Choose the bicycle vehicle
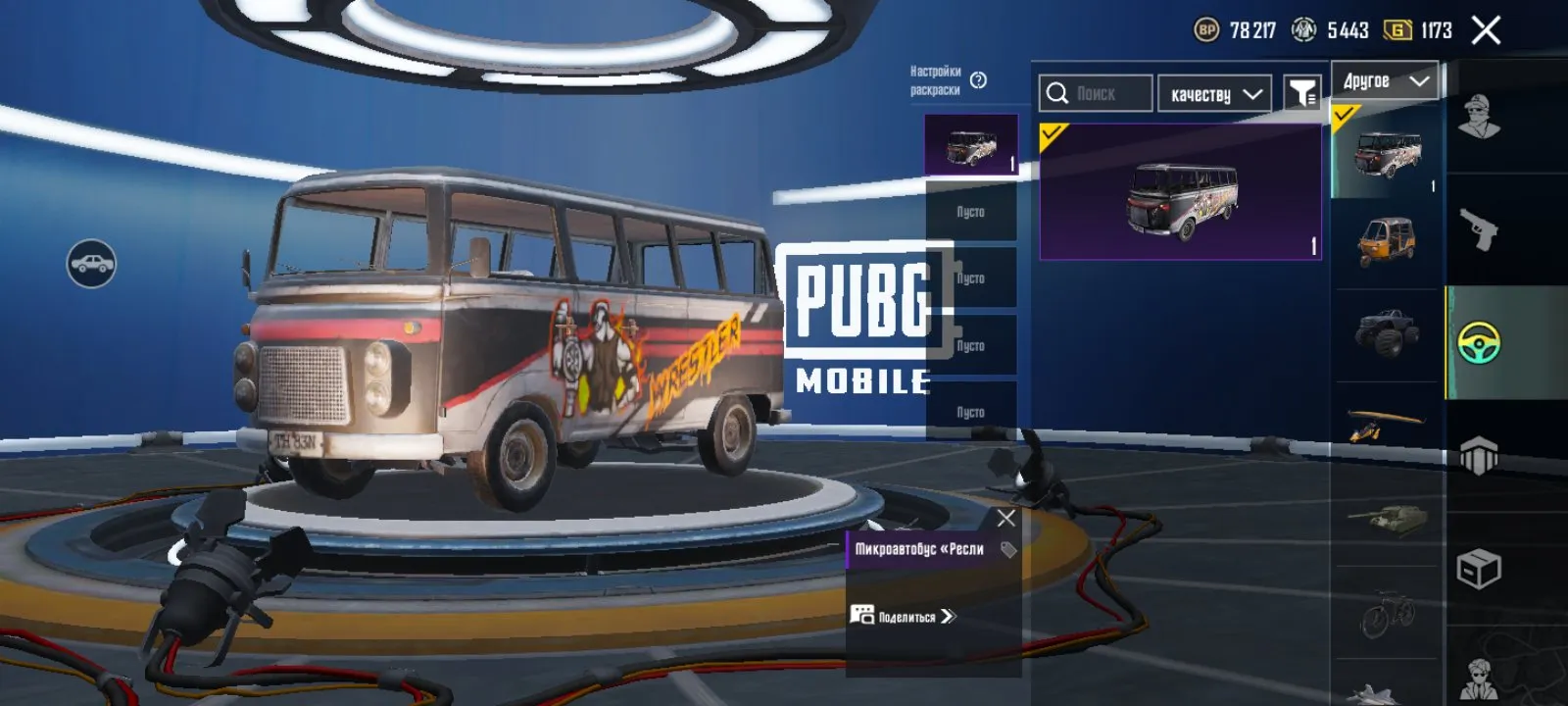1568x706 pixels. pos(1386,613)
